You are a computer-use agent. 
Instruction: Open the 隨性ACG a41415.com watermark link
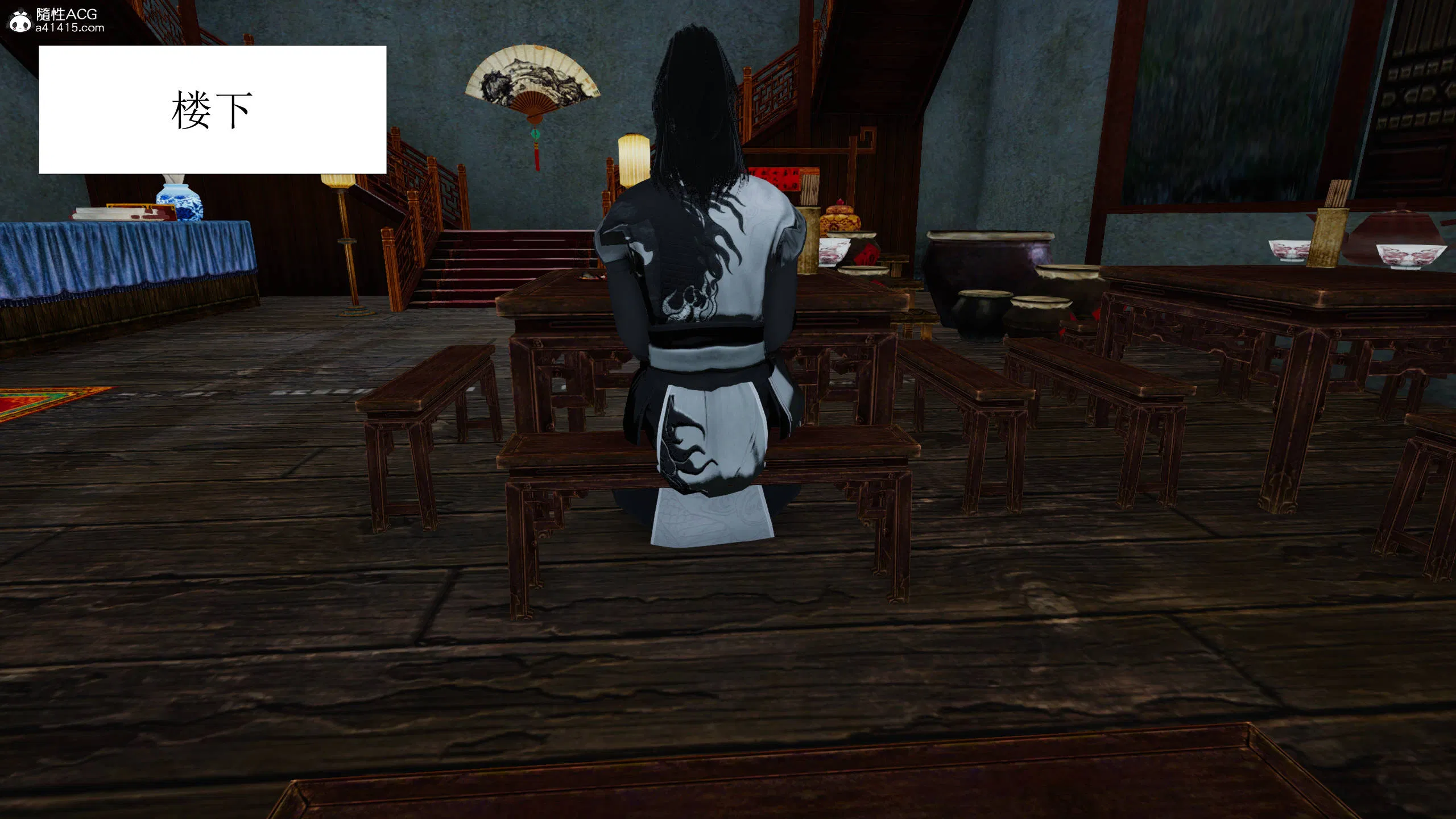point(57,20)
